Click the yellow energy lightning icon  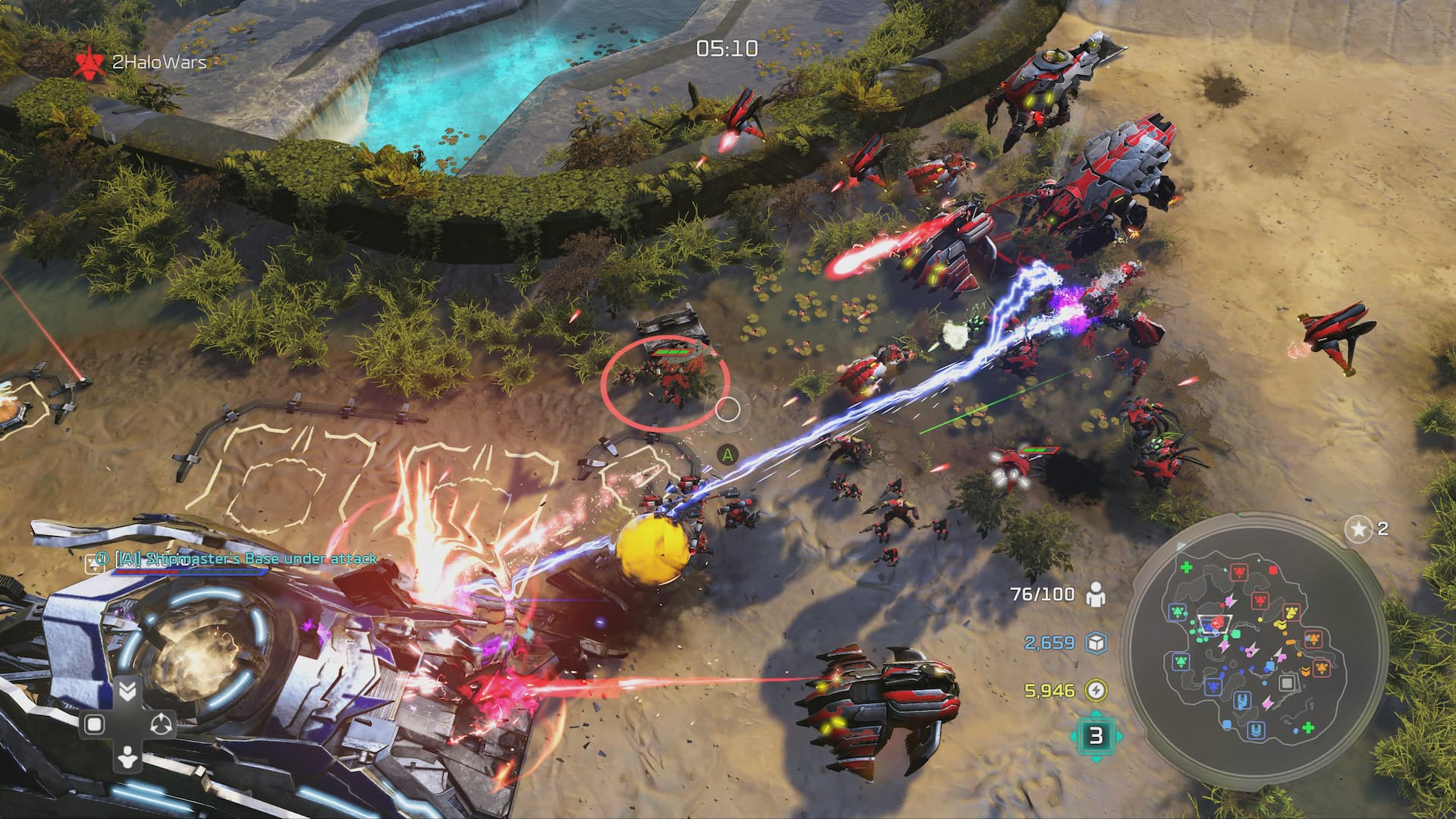1097,689
